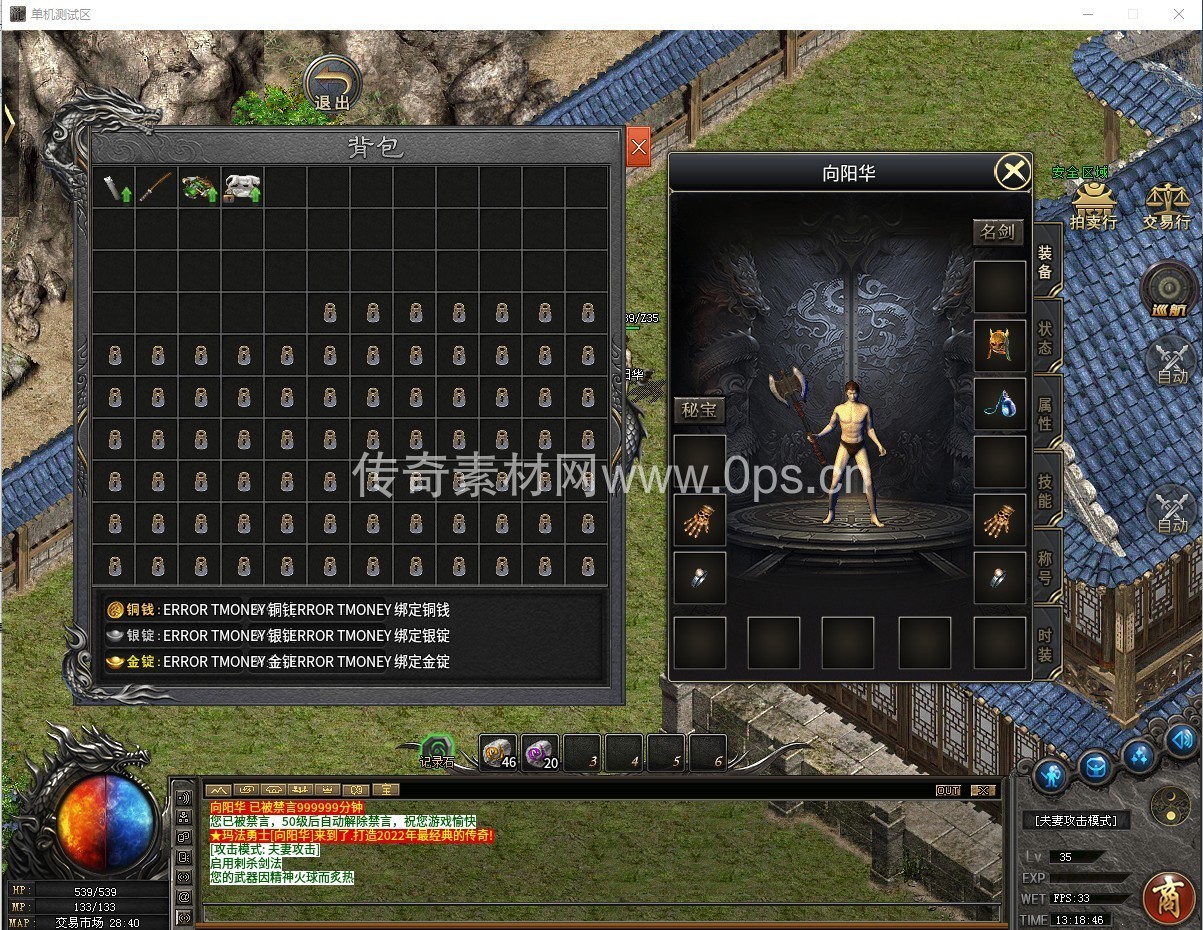Close the 背包 inventory window

639,149
